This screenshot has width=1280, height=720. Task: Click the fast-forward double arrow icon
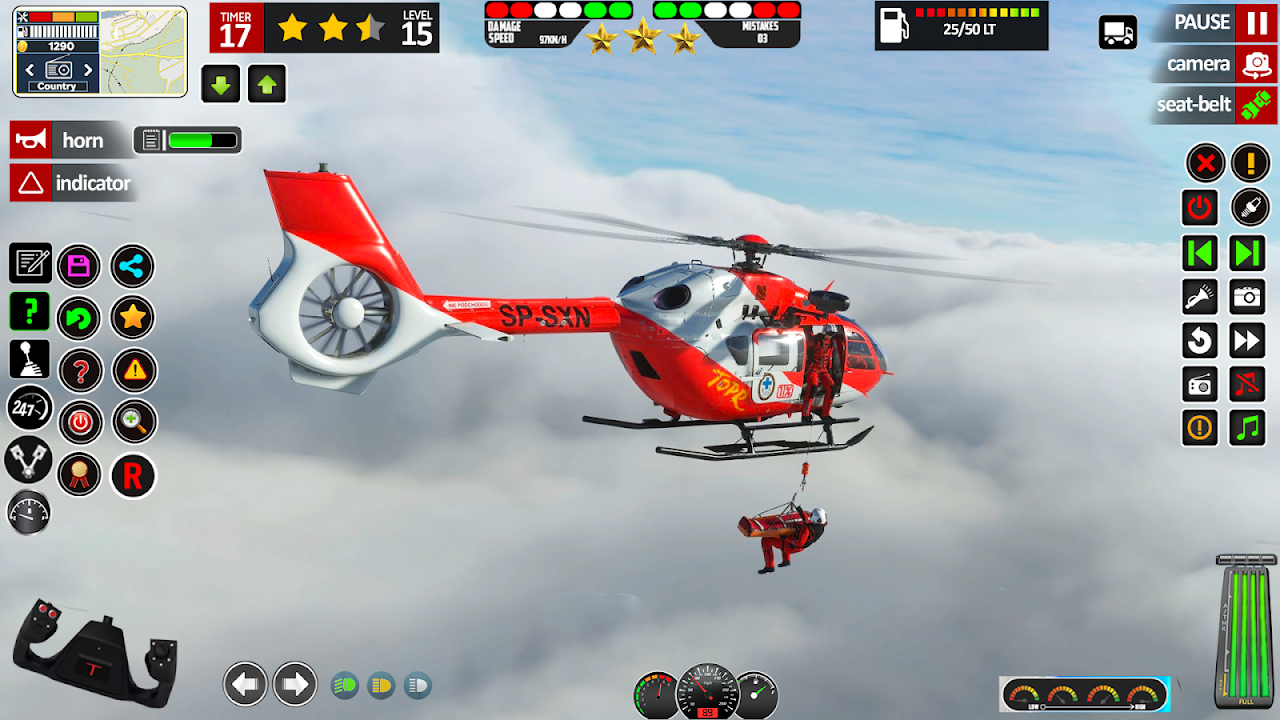[1248, 341]
